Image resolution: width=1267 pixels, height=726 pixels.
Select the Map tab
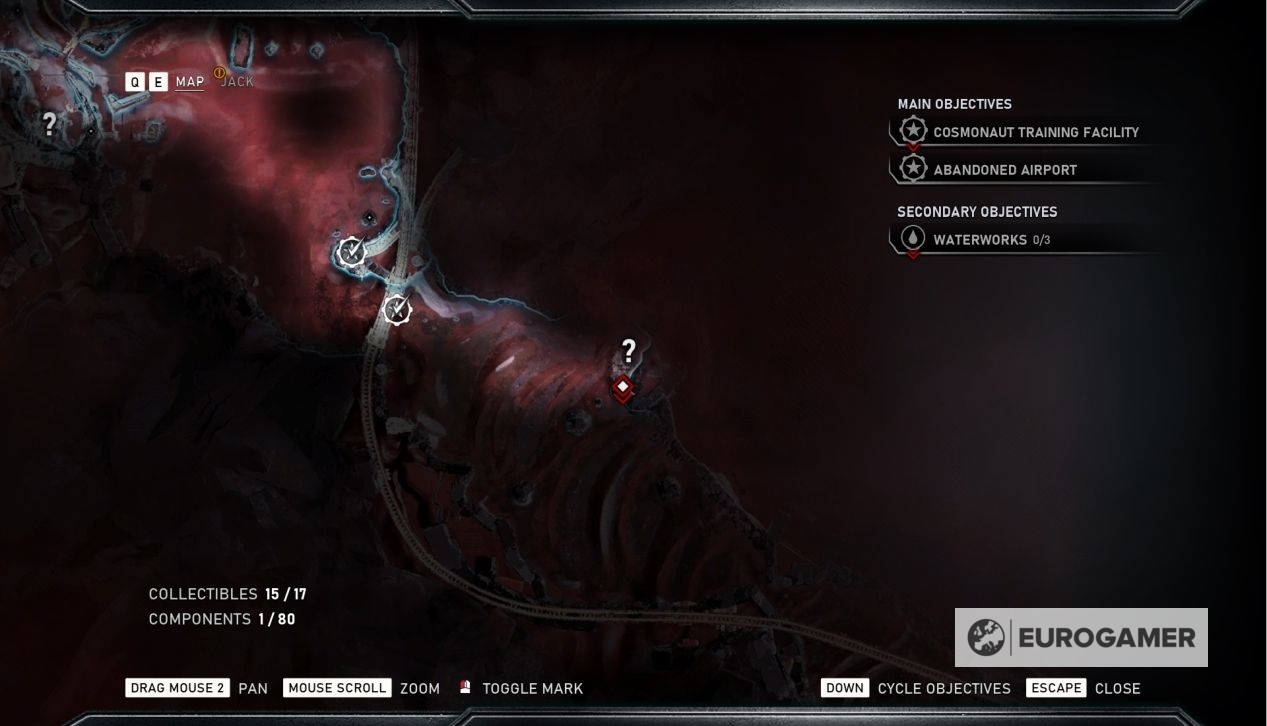190,81
